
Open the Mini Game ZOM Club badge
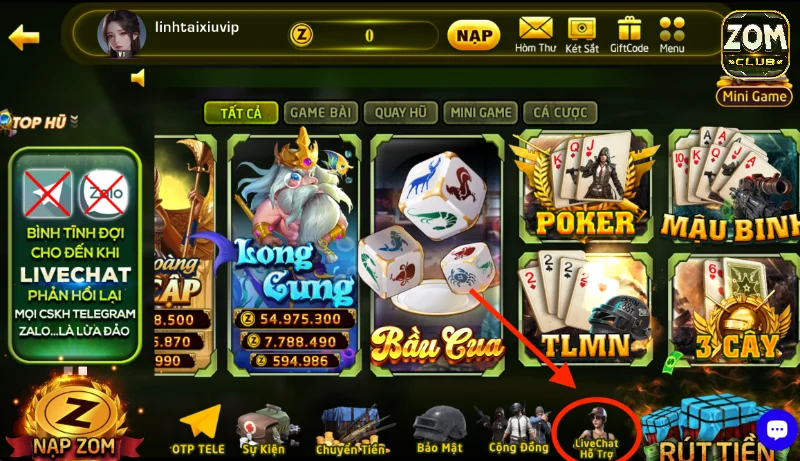click(755, 57)
